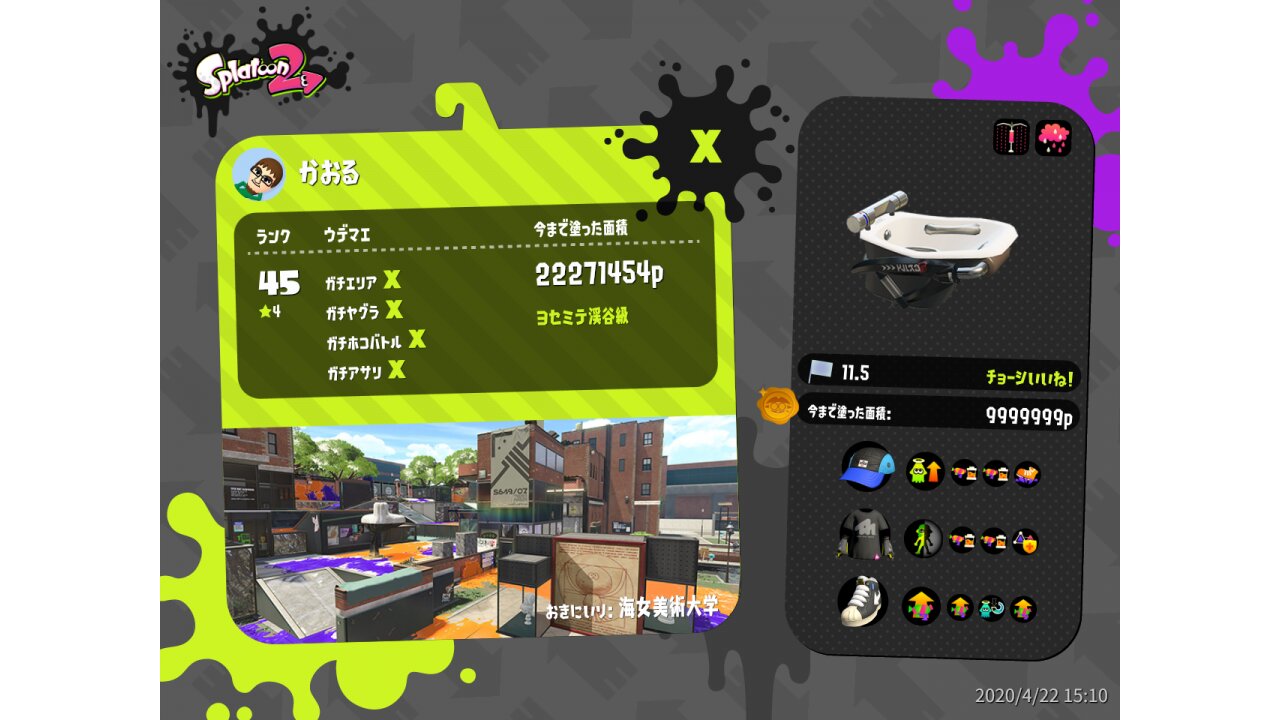Viewport: 1280px width, 720px height.
Task: Select the blue-brimmed cap headgear
Action: [866, 467]
